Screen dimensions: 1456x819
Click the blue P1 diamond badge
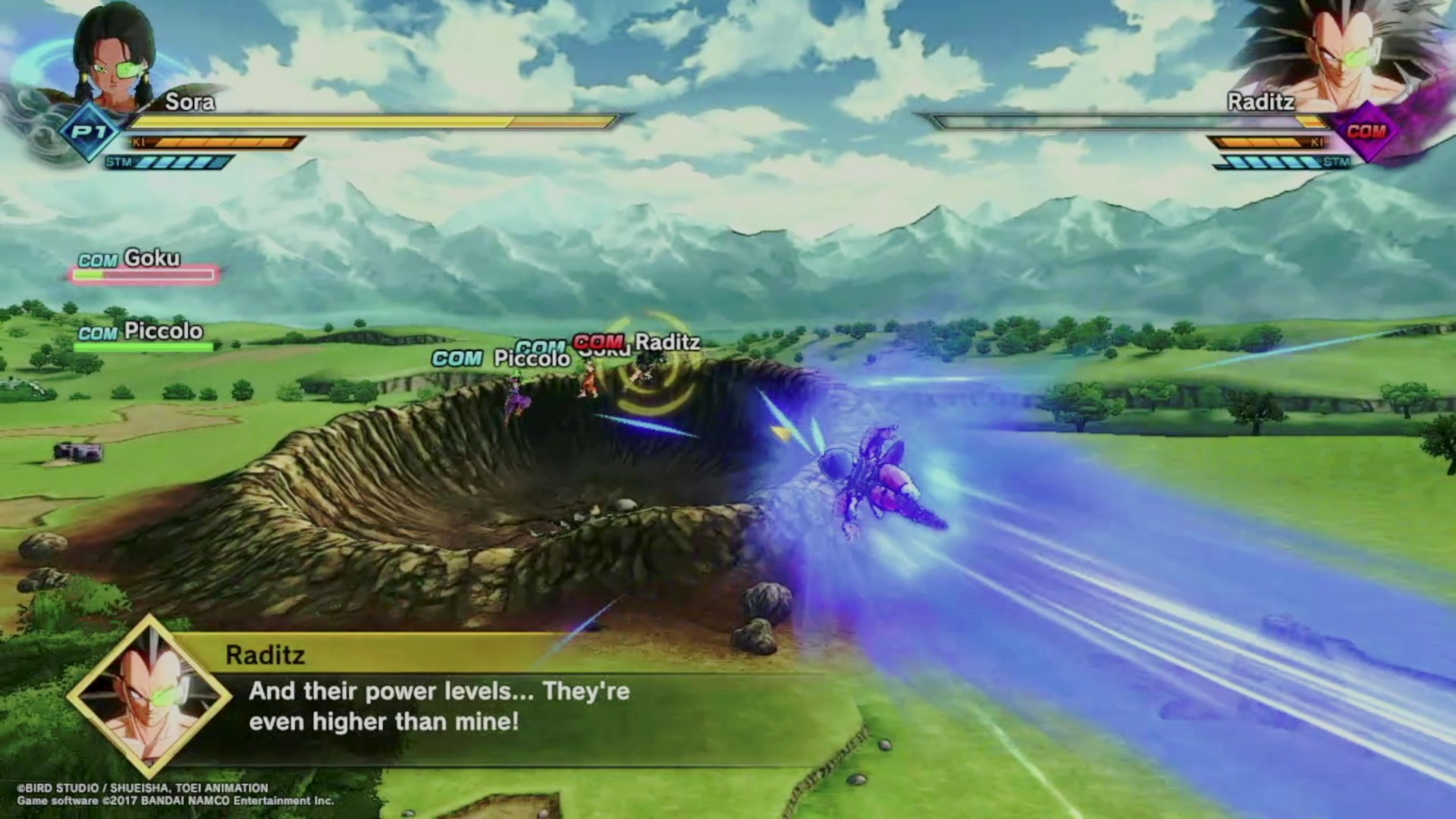coord(89,133)
